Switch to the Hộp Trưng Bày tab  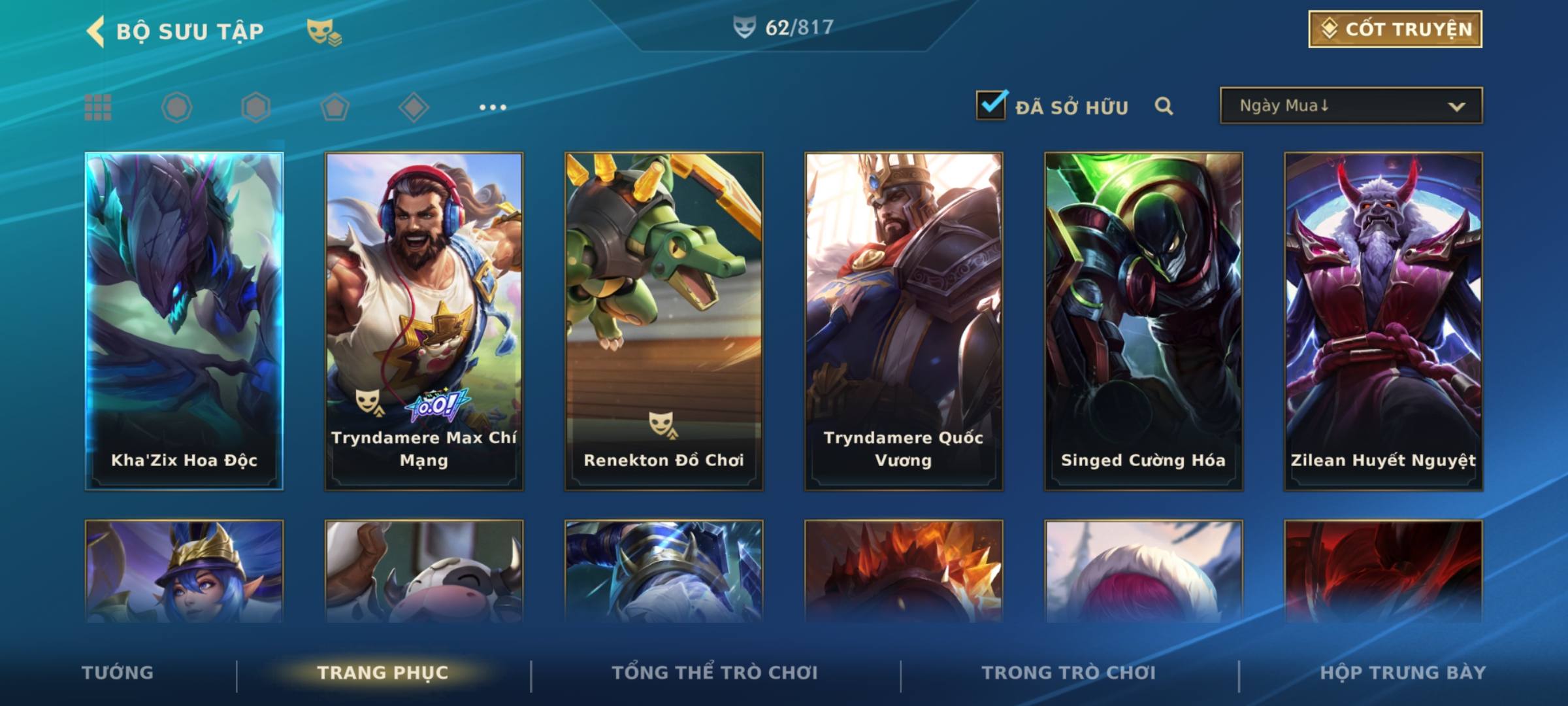pos(1403,673)
